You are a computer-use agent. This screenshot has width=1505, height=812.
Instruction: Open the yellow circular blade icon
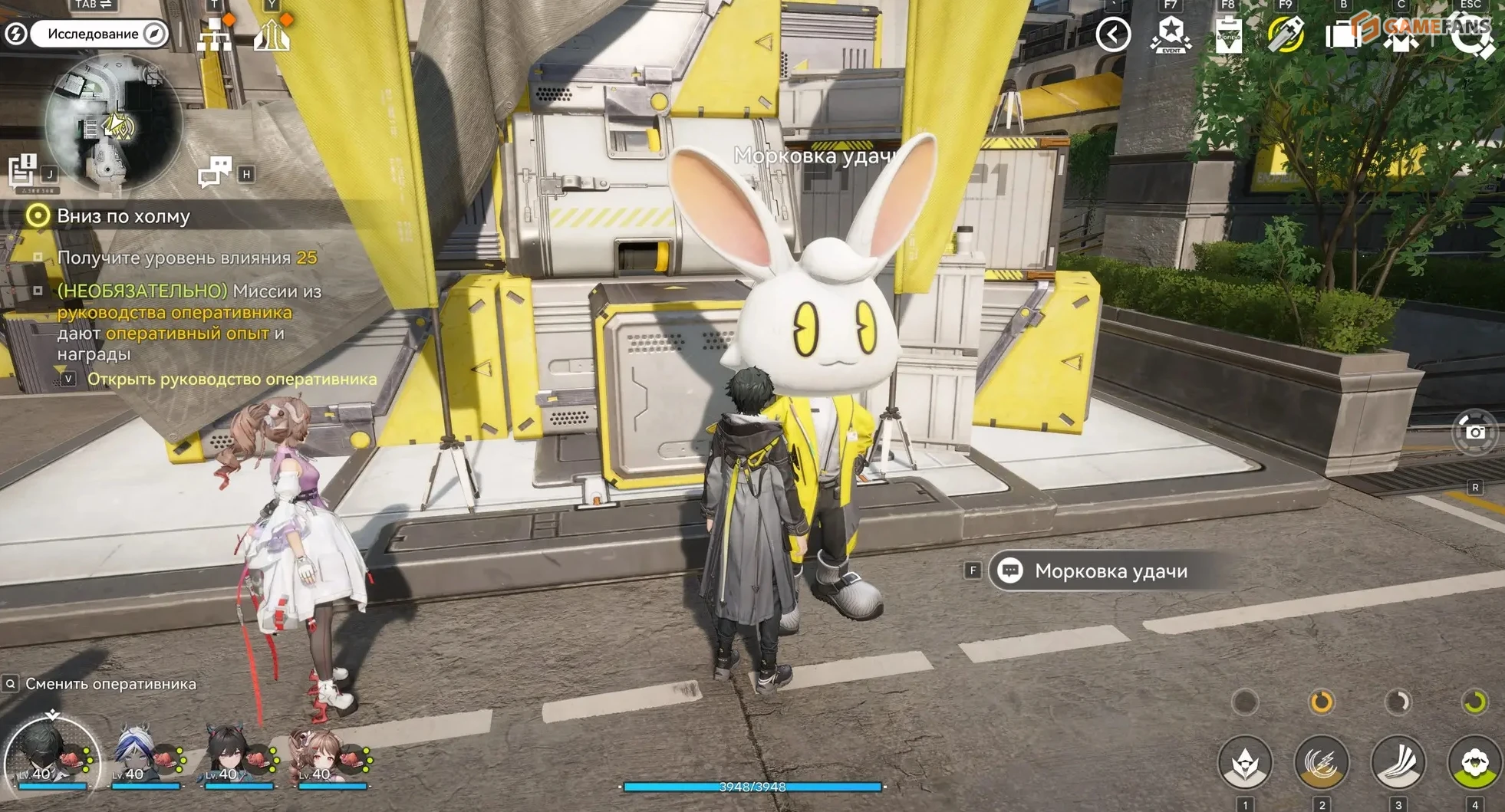point(1286,35)
